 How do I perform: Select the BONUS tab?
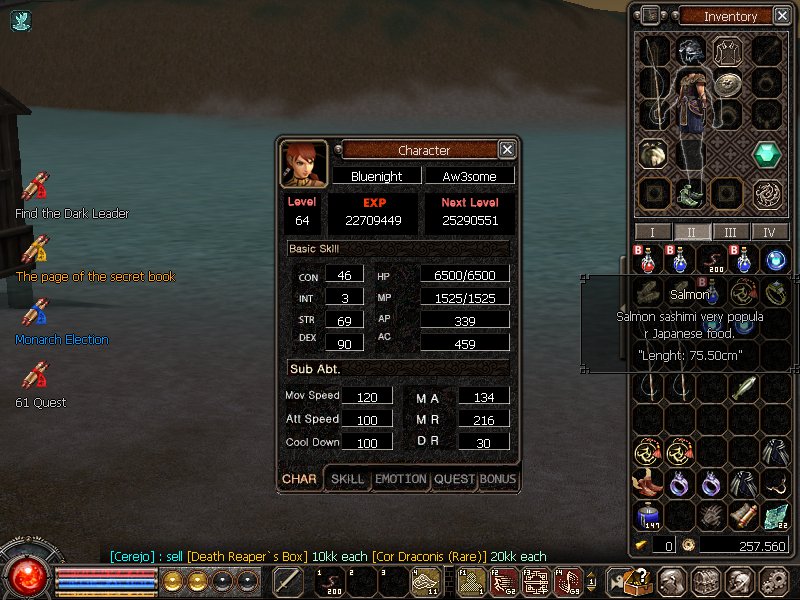[498, 479]
